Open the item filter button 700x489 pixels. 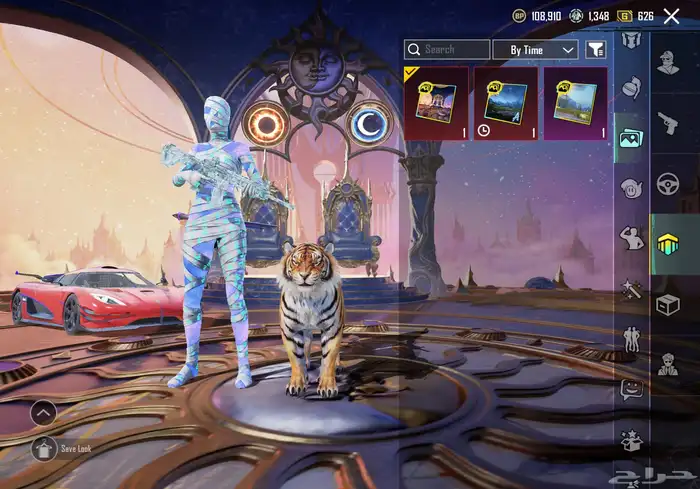tap(595, 49)
